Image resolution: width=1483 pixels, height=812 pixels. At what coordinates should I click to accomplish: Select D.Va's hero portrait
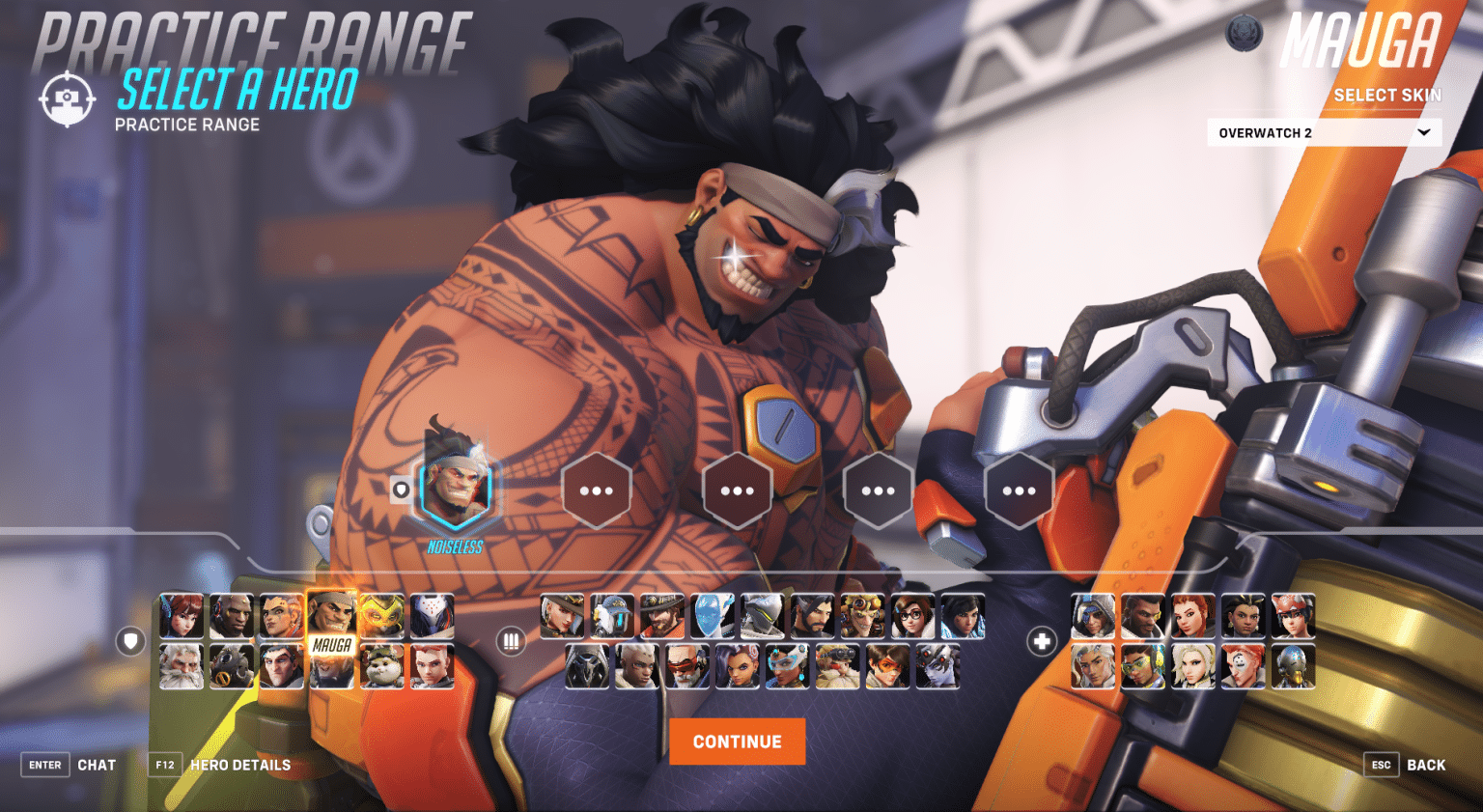(182, 615)
